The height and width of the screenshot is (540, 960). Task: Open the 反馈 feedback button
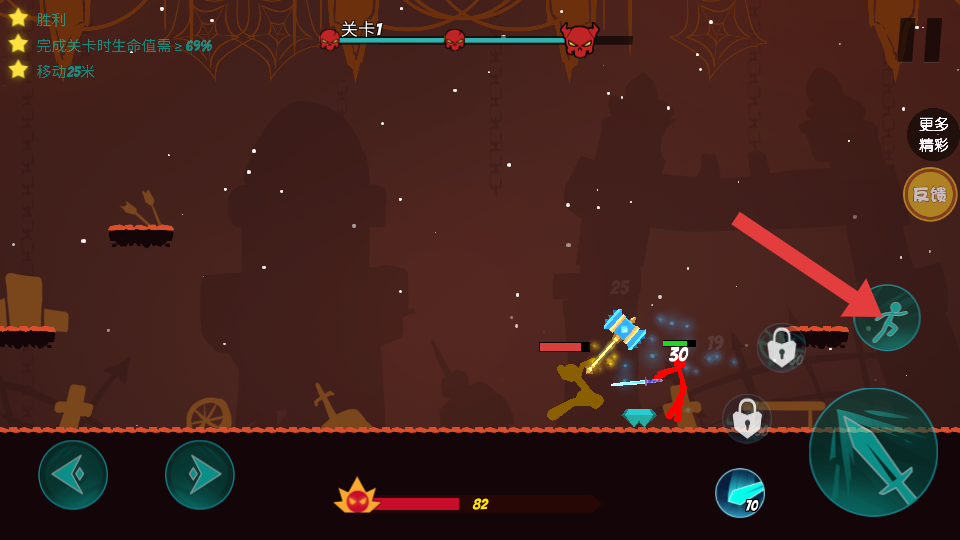click(930, 194)
